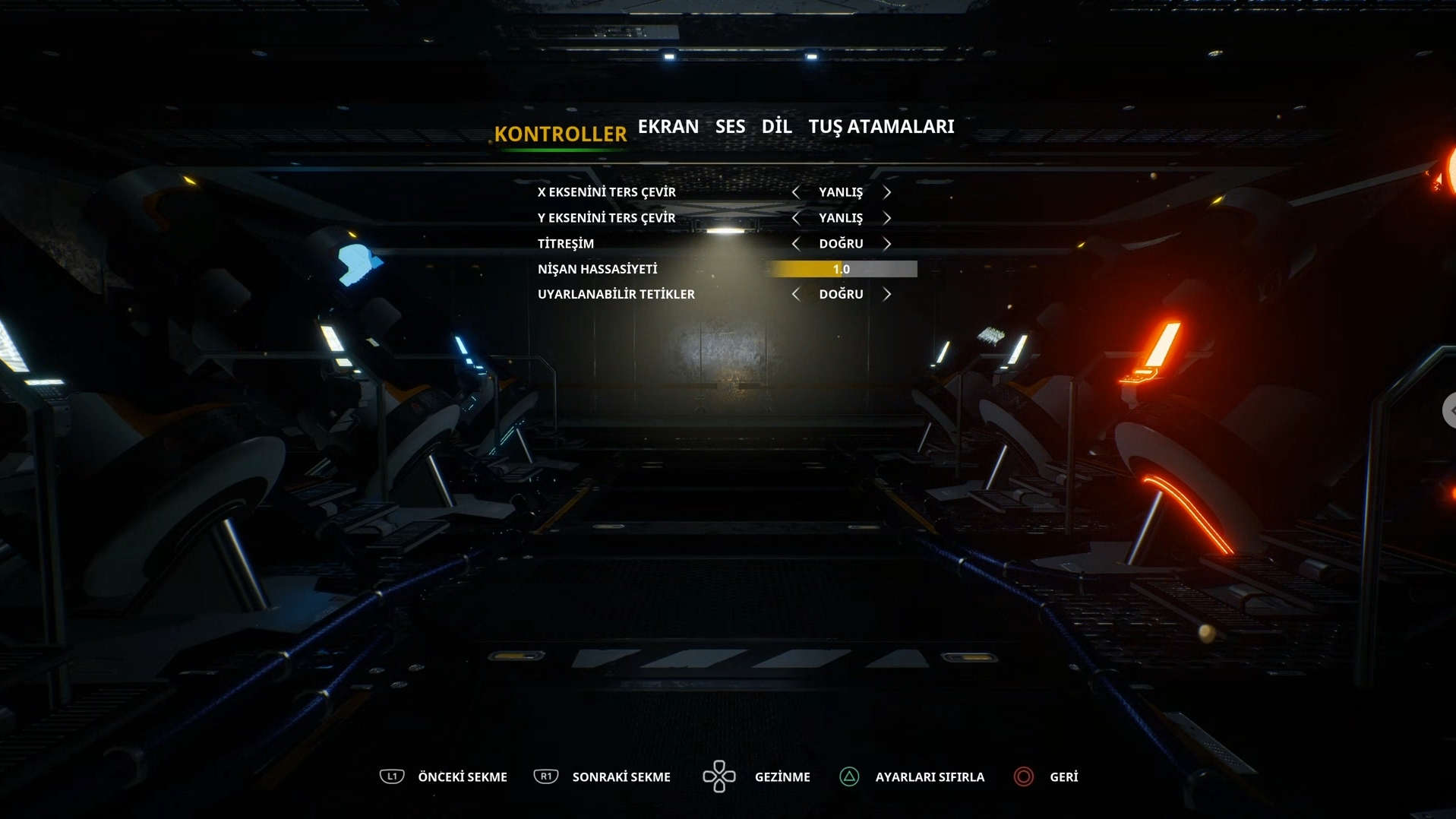Viewport: 1456px width, 819px height.
Task: Click left arrow for X Eksenini Ters Çevir
Action: pyautogui.click(x=795, y=192)
